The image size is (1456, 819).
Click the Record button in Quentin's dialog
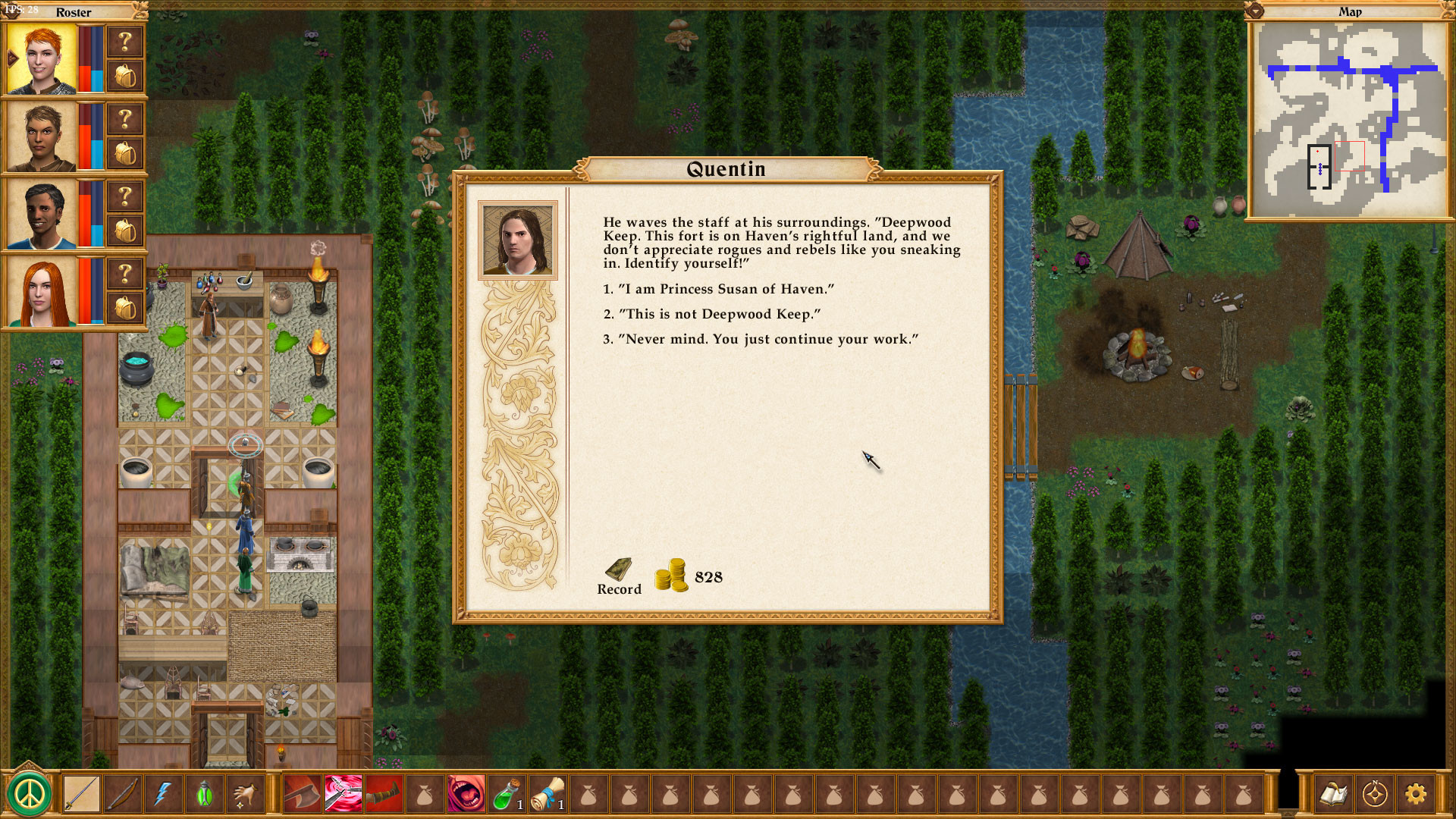619,576
